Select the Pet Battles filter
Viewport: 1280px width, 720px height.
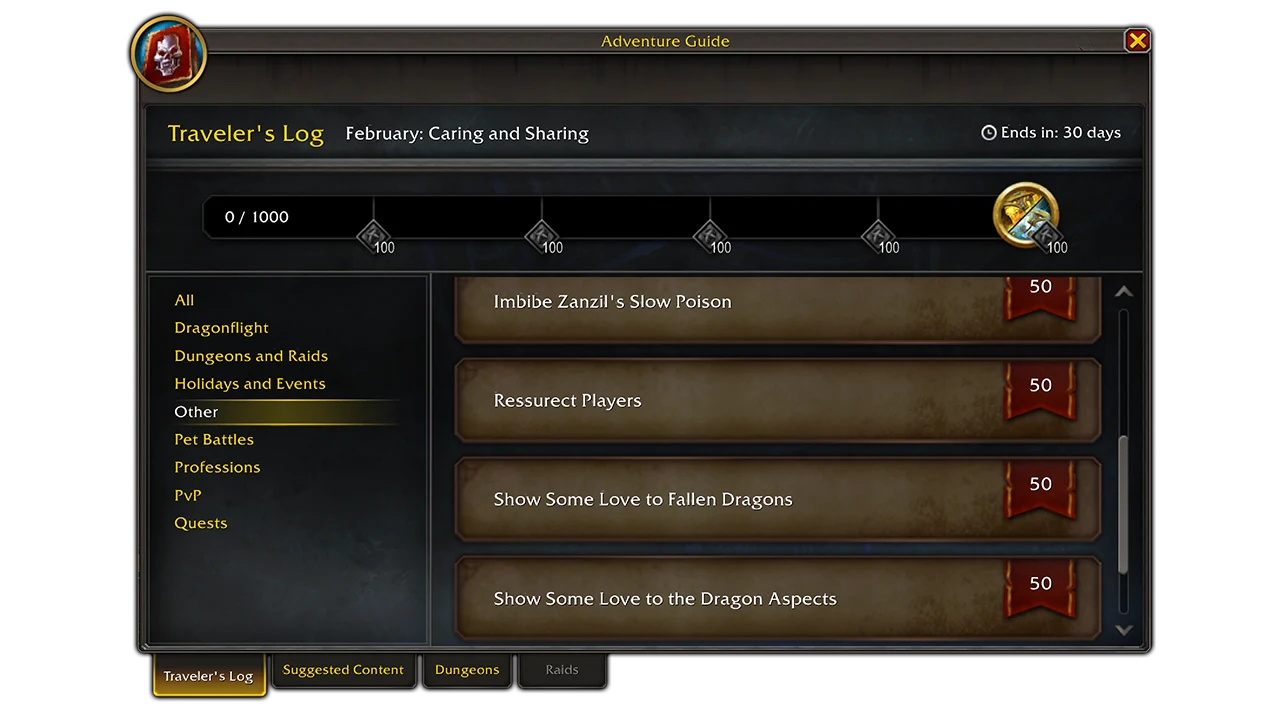pos(212,439)
